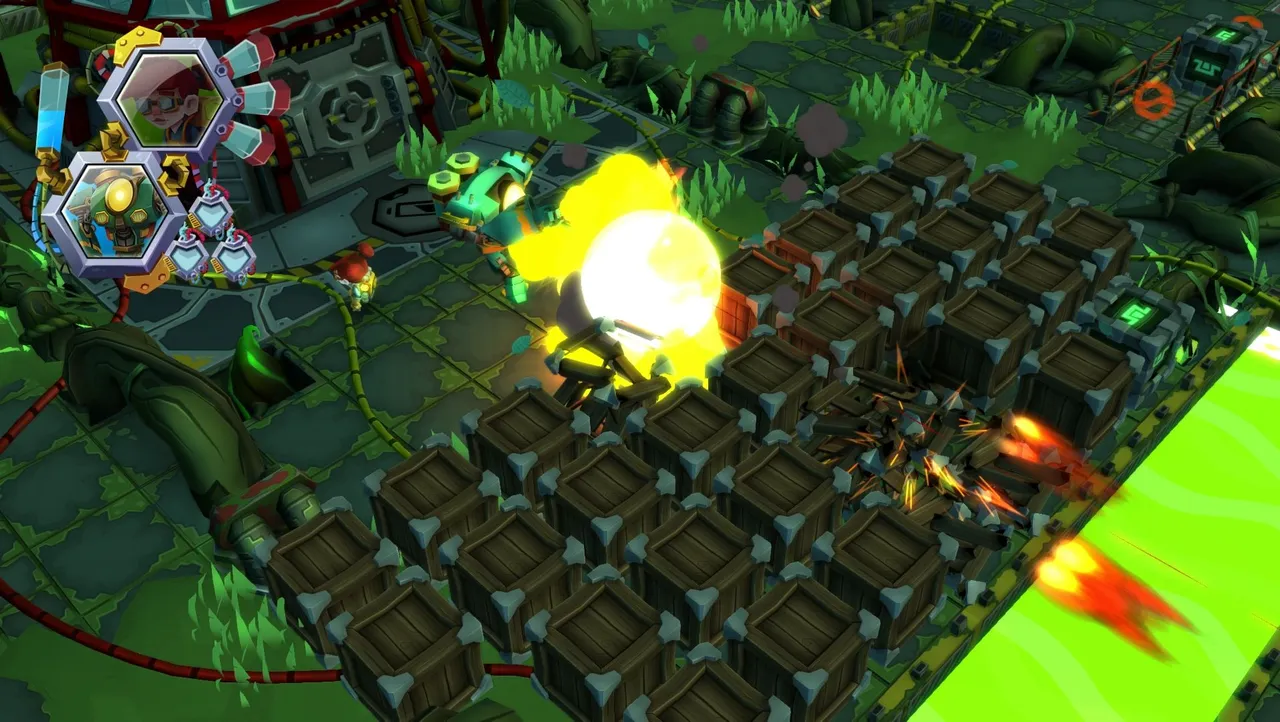Select the red-haired girl portrait
The width and height of the screenshot is (1280, 722).
(168, 98)
